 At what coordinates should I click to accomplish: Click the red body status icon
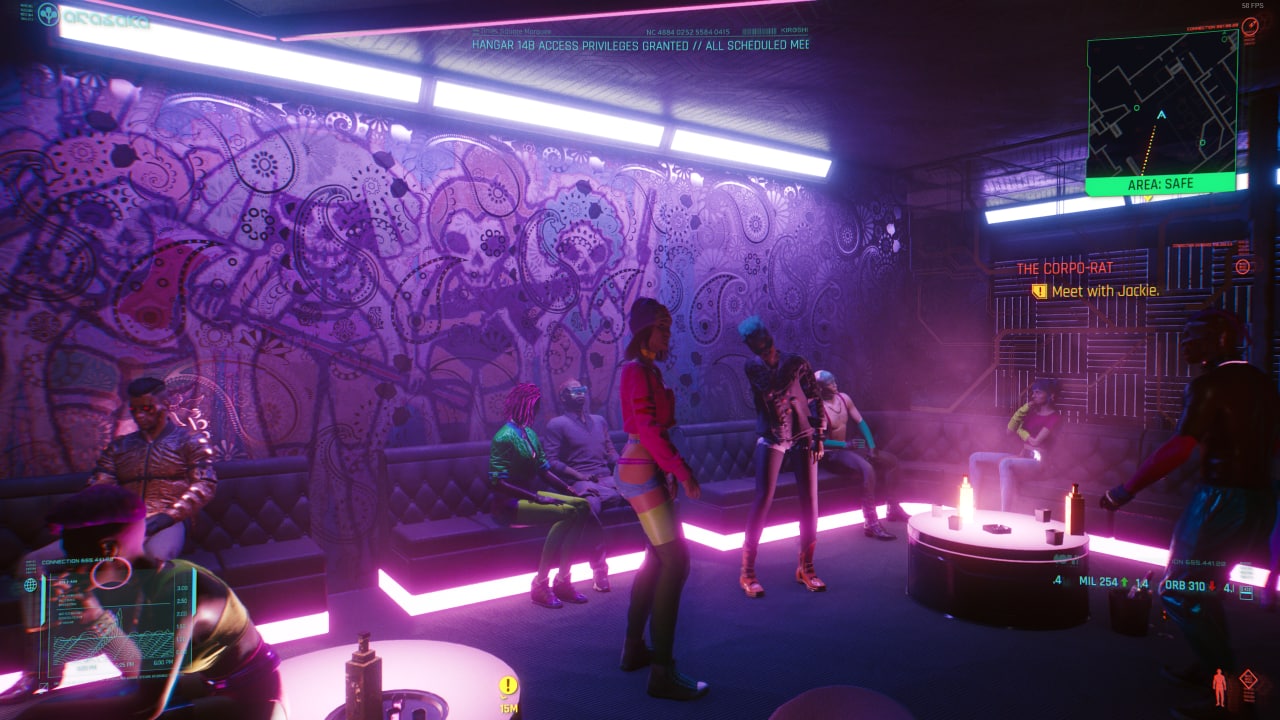(x=1219, y=686)
